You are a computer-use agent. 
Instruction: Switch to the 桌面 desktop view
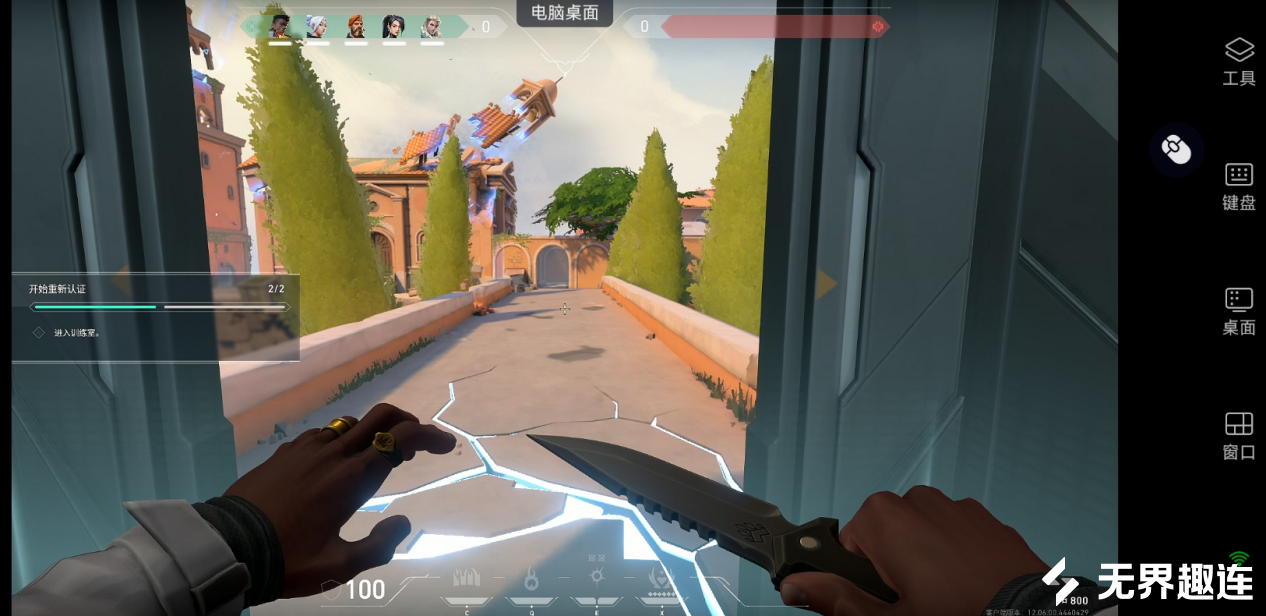(1239, 311)
